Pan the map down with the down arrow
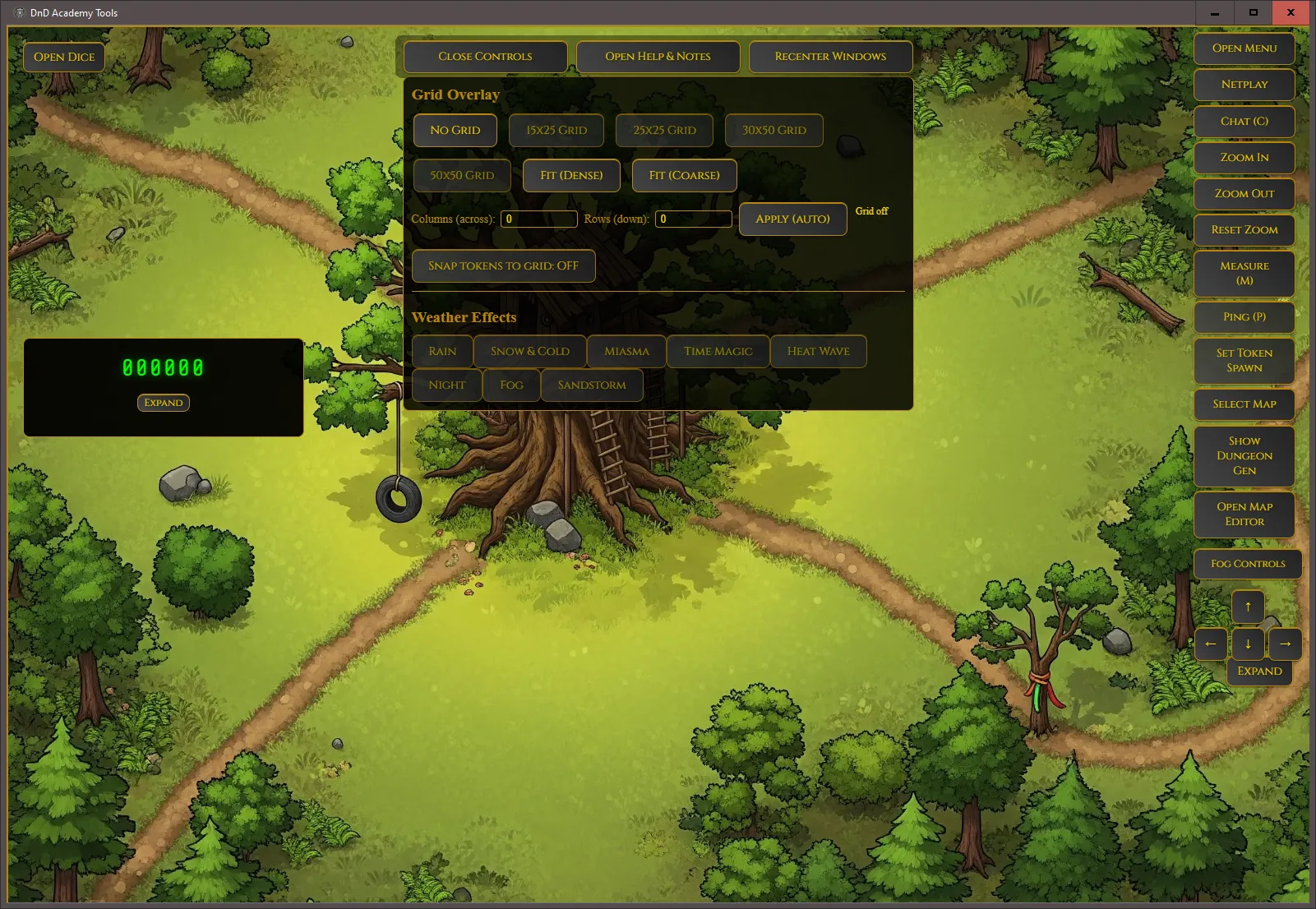 1248,644
